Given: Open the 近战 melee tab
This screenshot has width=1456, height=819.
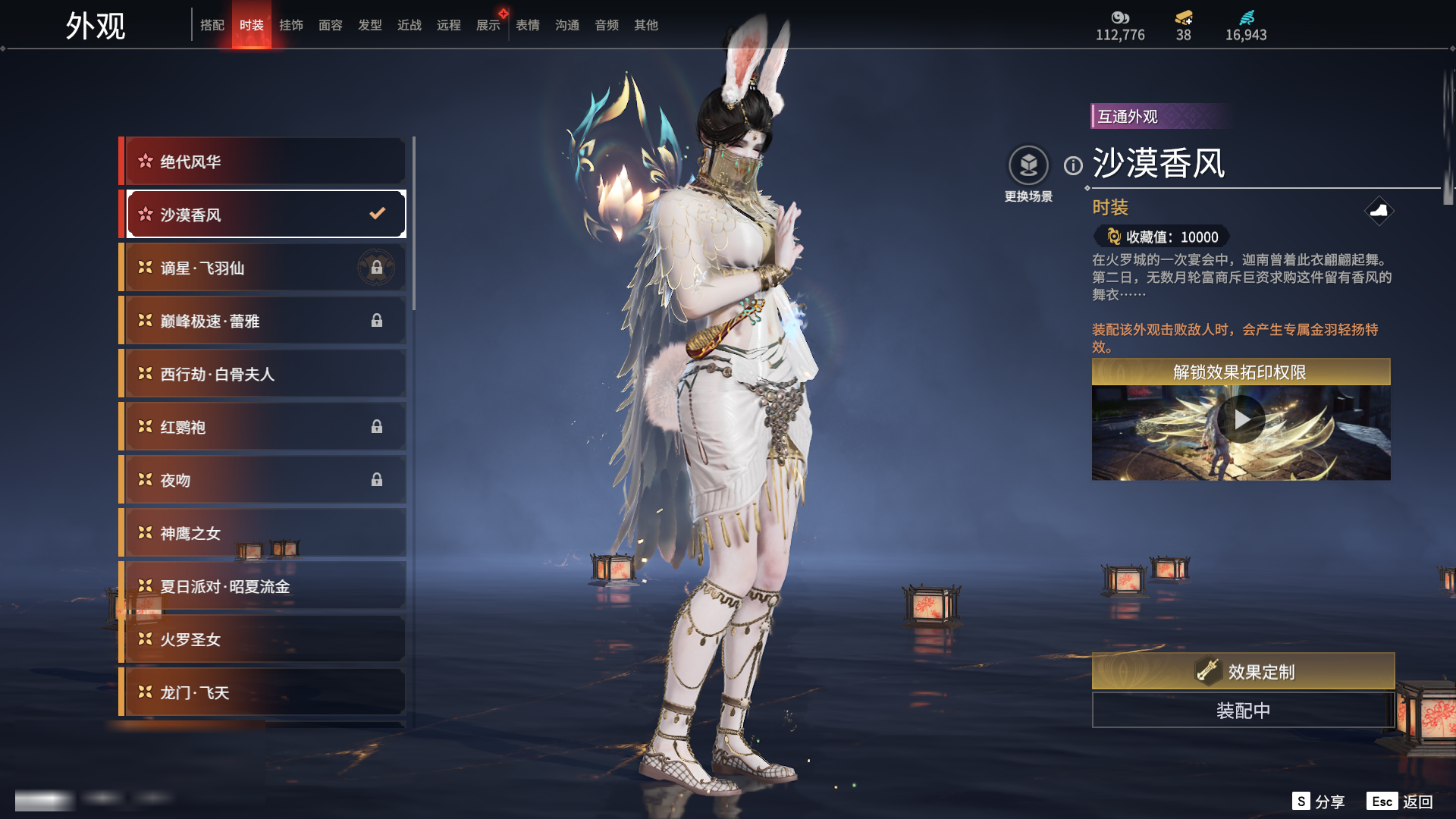Looking at the screenshot, I should [409, 25].
